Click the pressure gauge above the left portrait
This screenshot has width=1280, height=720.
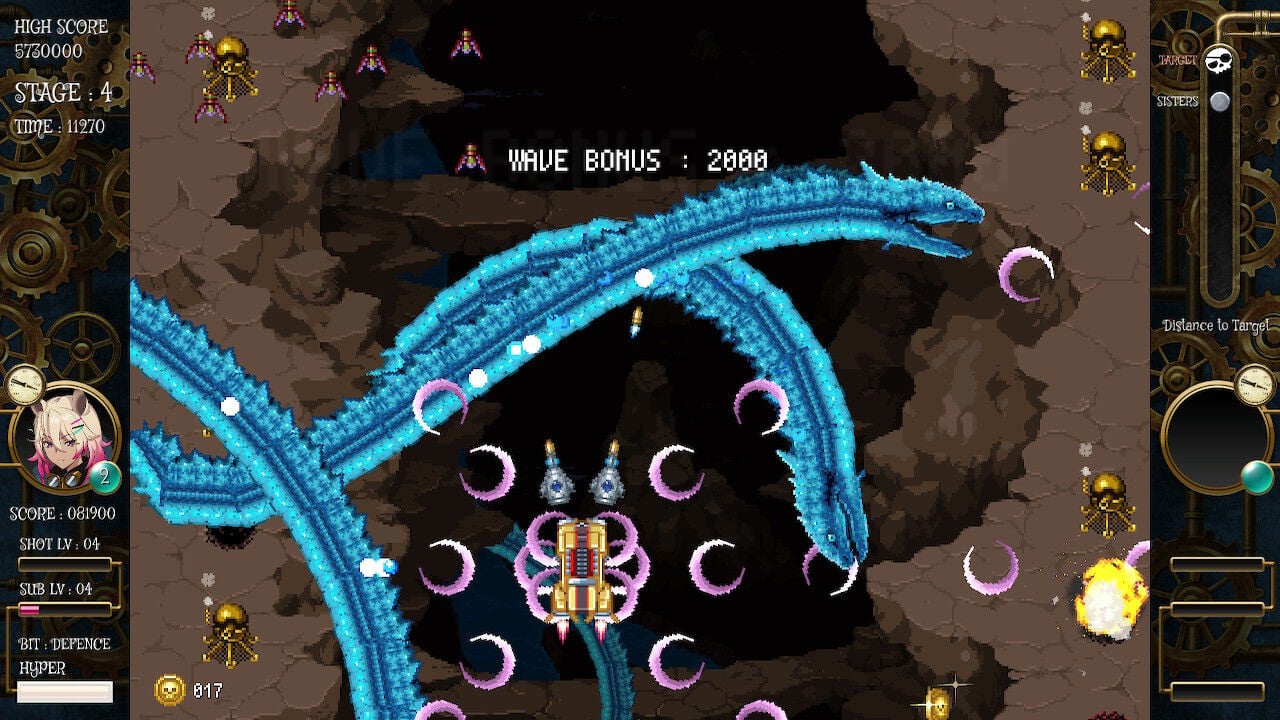[x=24, y=386]
